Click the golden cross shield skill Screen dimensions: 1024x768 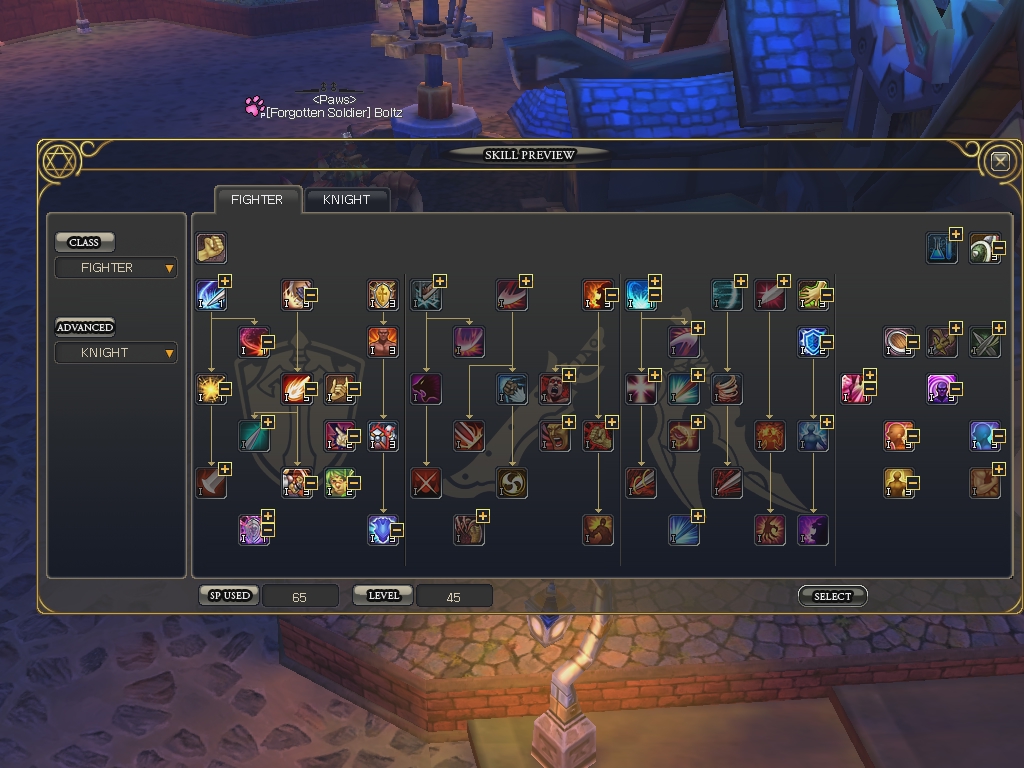382,295
